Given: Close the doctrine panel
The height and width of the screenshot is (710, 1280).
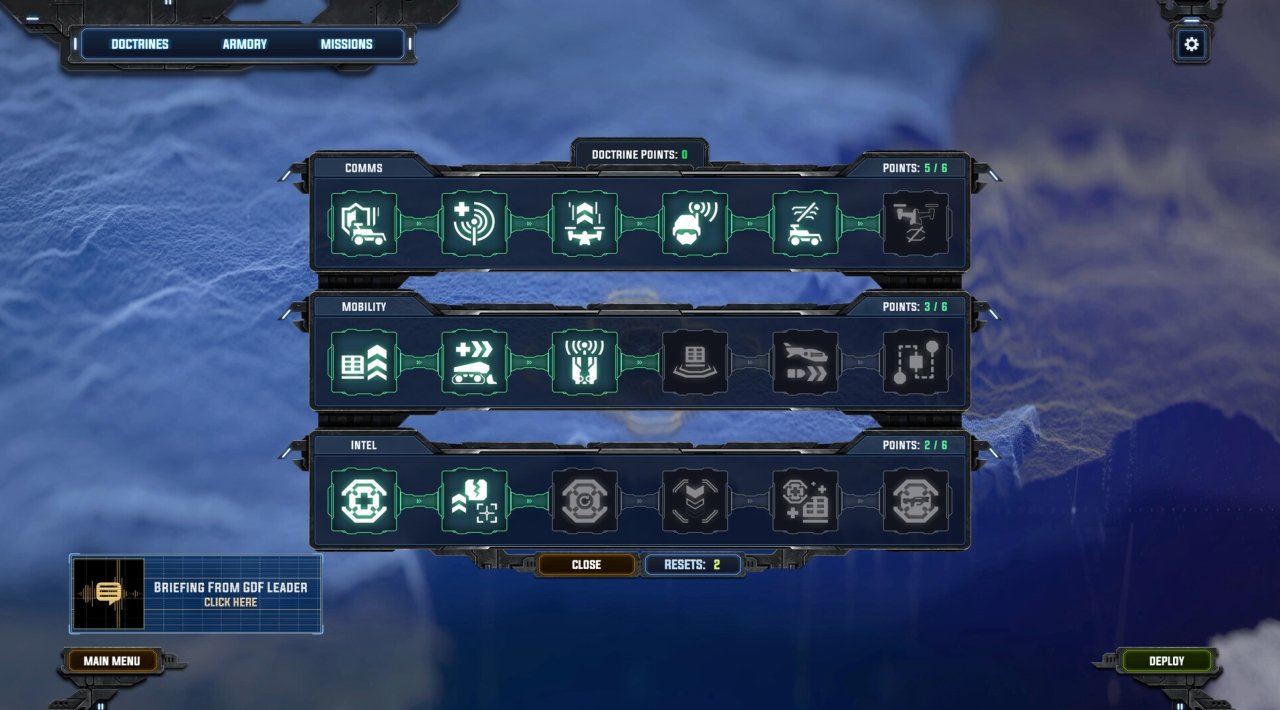Looking at the screenshot, I should (x=586, y=565).
